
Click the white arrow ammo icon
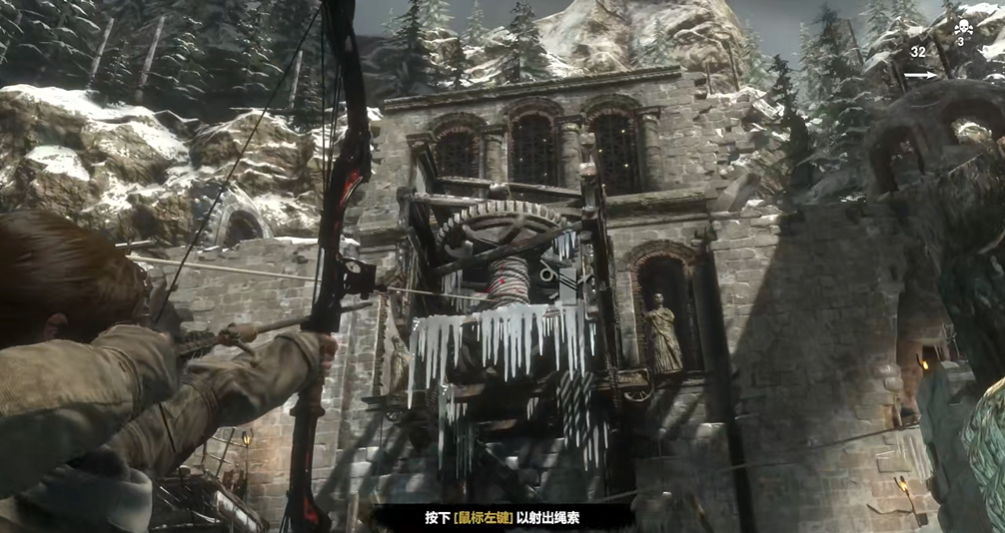point(921,74)
